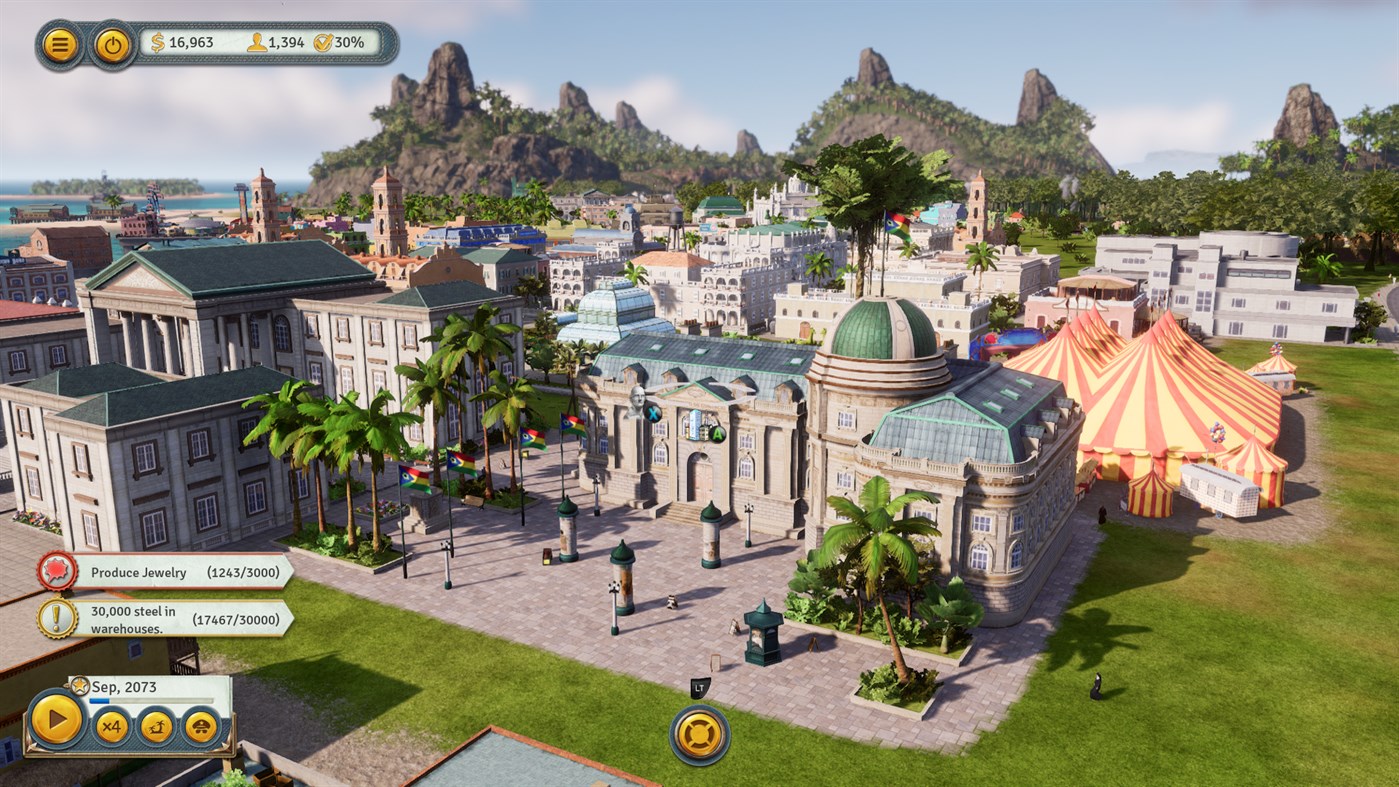1399x787 pixels.
Task: Resume time with the play button
Action: click(57, 718)
